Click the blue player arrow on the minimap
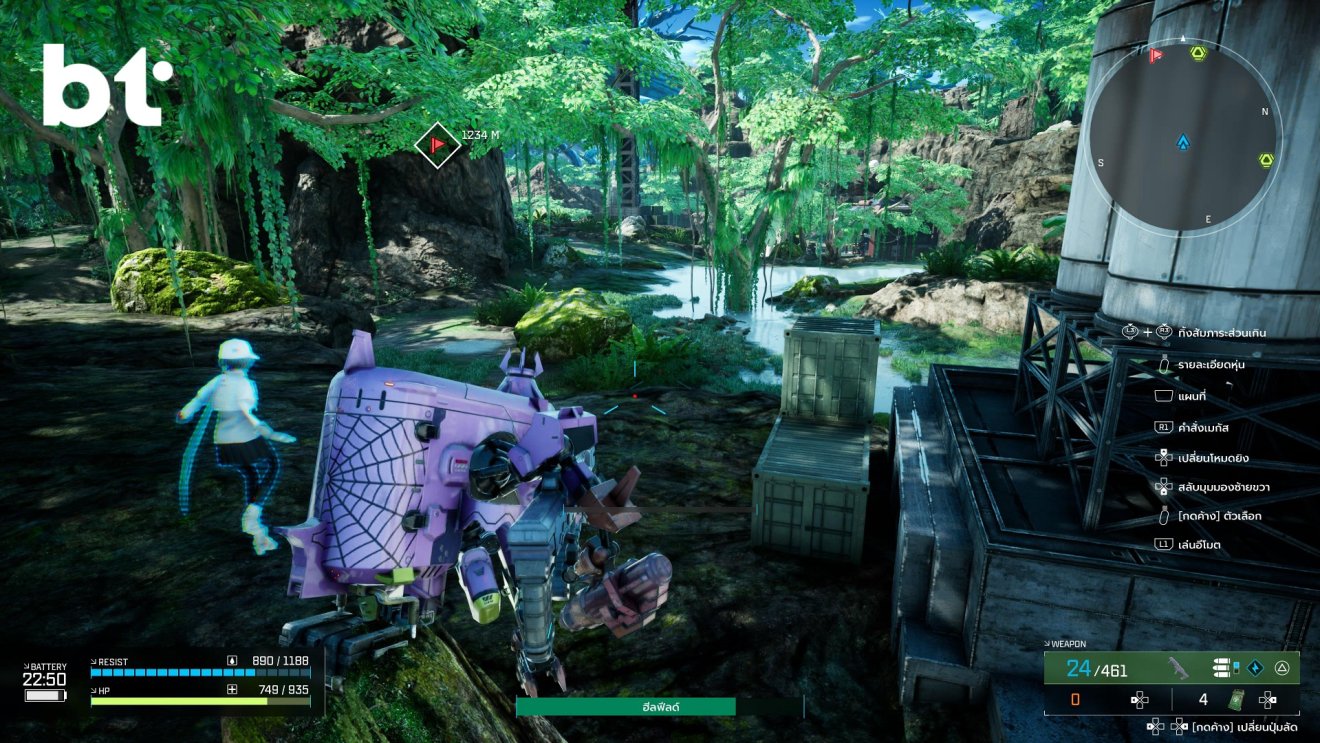Screen dimensions: 1320x743 click(x=1183, y=143)
